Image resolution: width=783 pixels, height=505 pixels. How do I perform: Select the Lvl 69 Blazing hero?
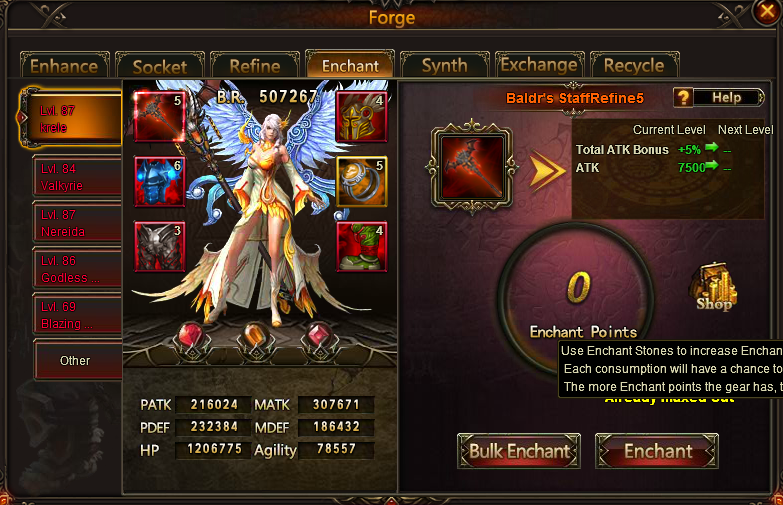pos(76,314)
